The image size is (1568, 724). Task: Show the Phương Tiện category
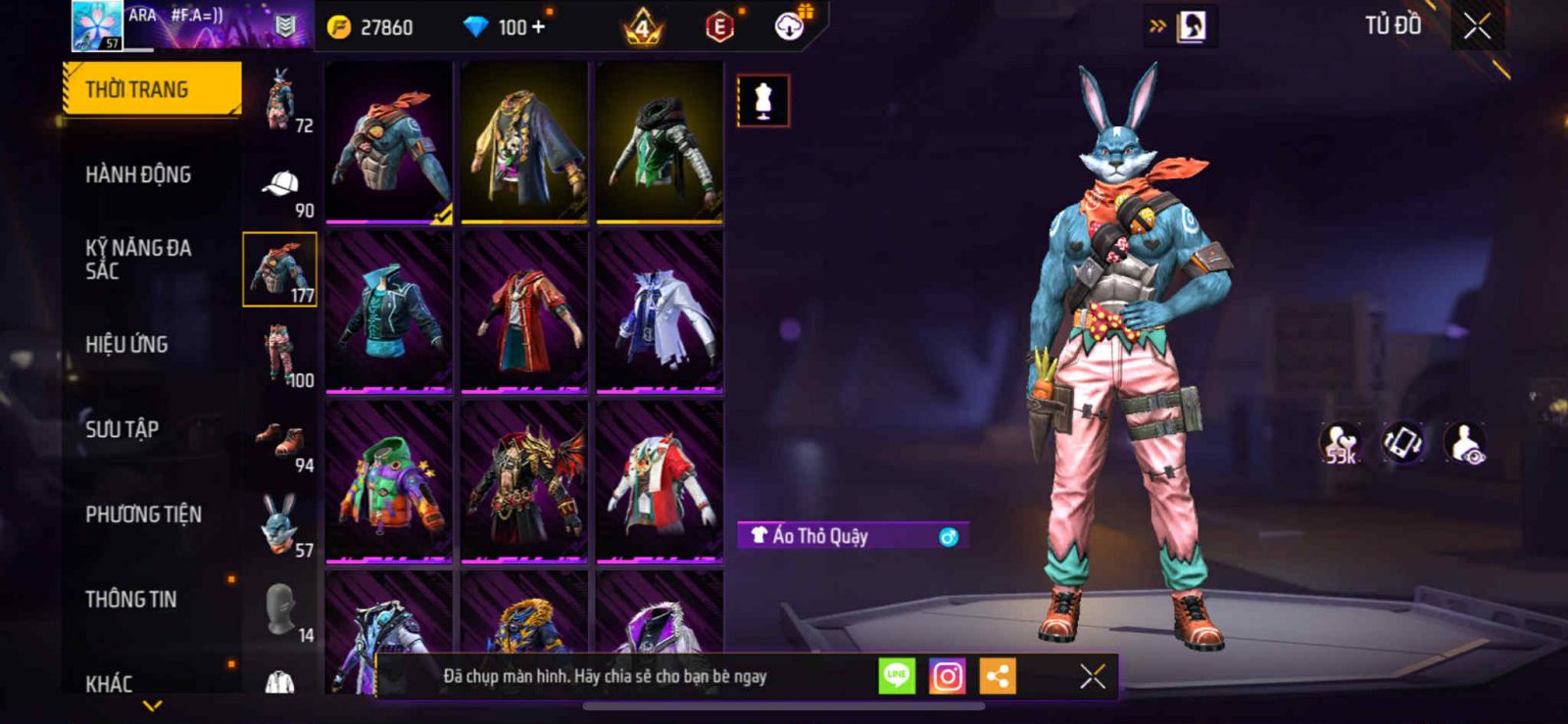click(143, 514)
